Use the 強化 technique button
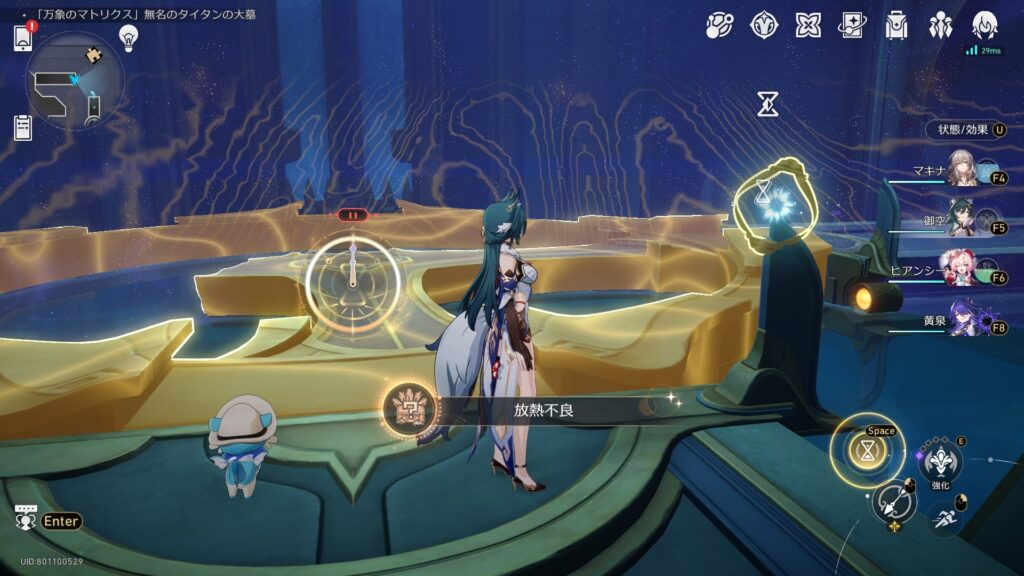 click(940, 461)
